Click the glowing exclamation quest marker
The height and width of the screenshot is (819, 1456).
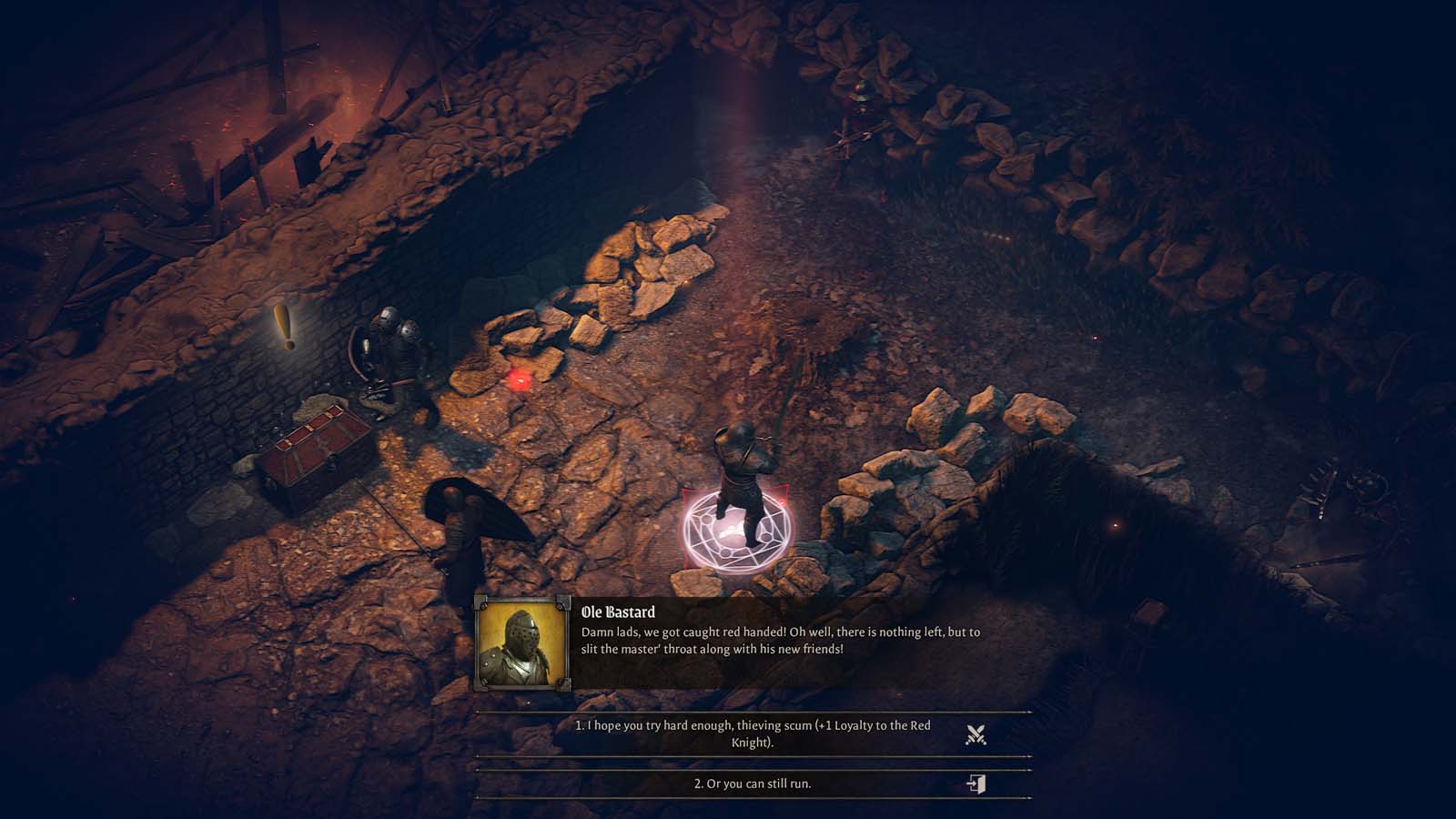pyautogui.click(x=283, y=327)
